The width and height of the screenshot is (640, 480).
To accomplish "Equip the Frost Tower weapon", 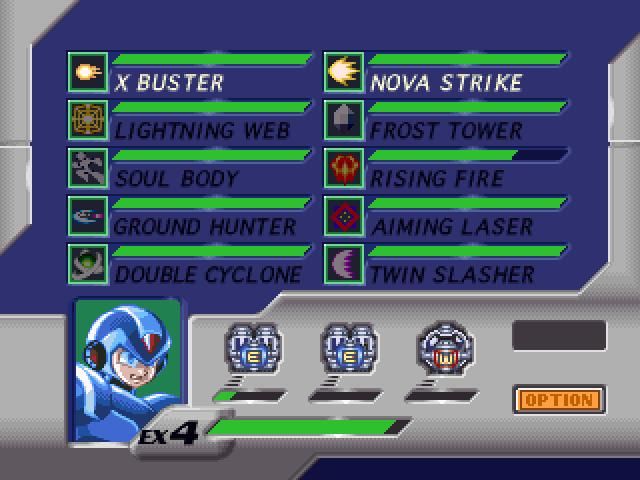I will click(446, 130).
